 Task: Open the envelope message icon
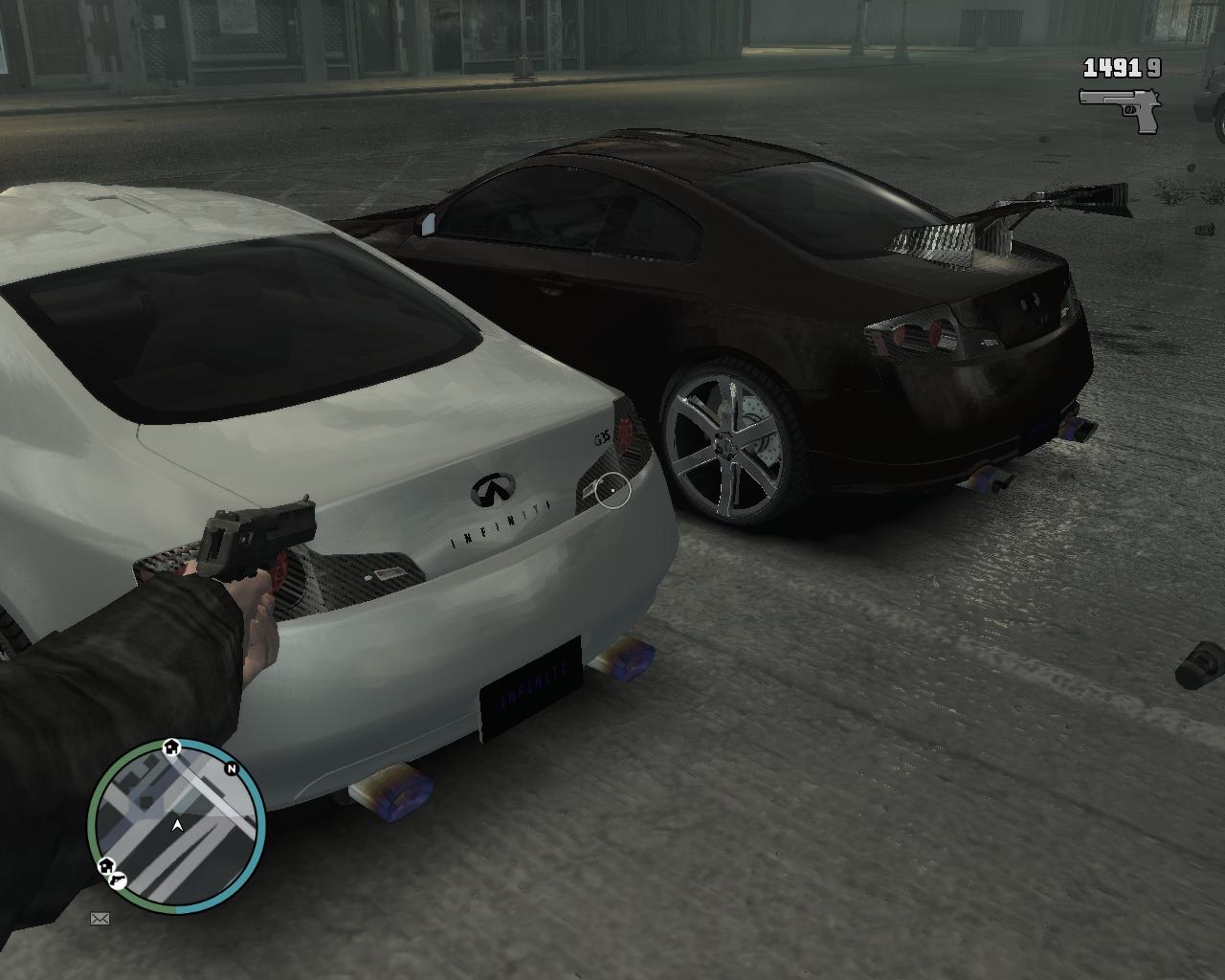coord(100,919)
